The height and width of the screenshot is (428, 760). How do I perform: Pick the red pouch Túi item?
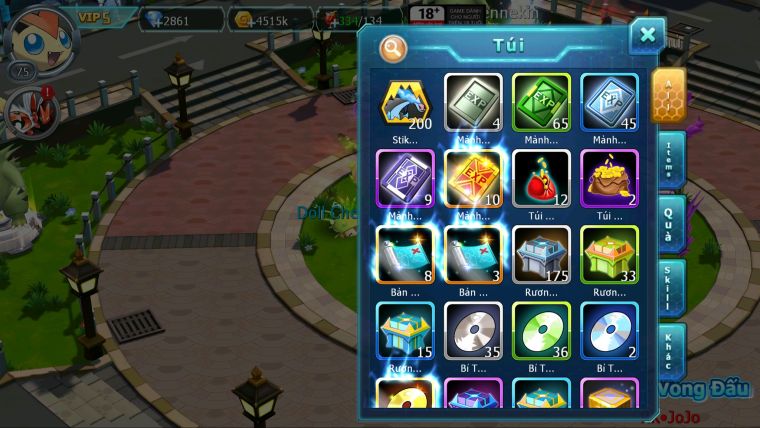tap(541, 179)
